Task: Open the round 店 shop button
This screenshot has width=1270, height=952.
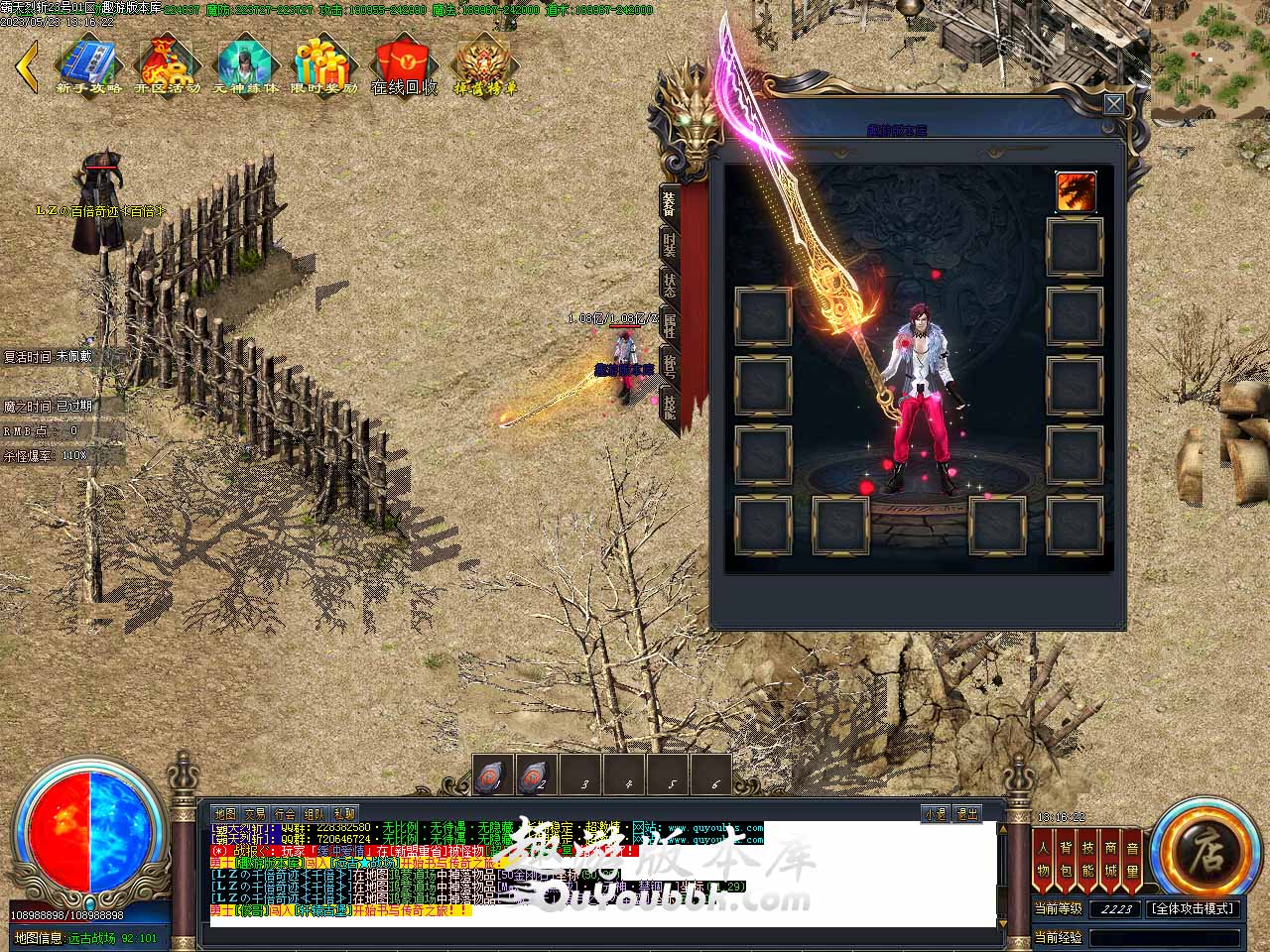Action: 1206,850
